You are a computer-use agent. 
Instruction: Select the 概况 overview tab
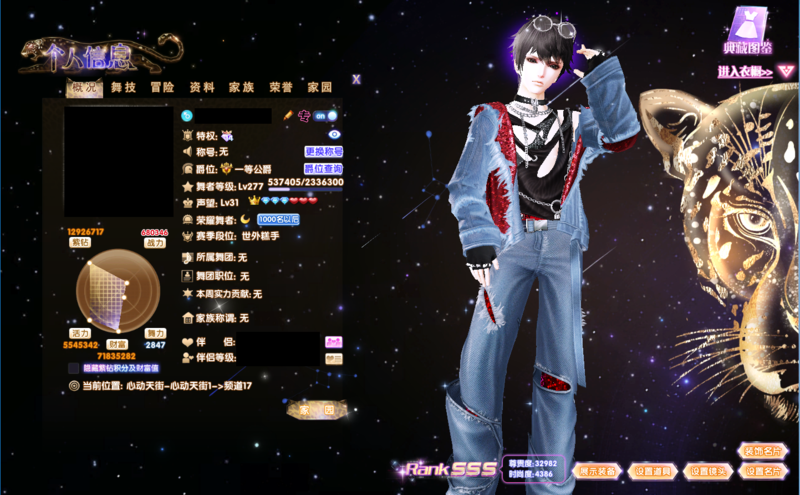pos(83,88)
